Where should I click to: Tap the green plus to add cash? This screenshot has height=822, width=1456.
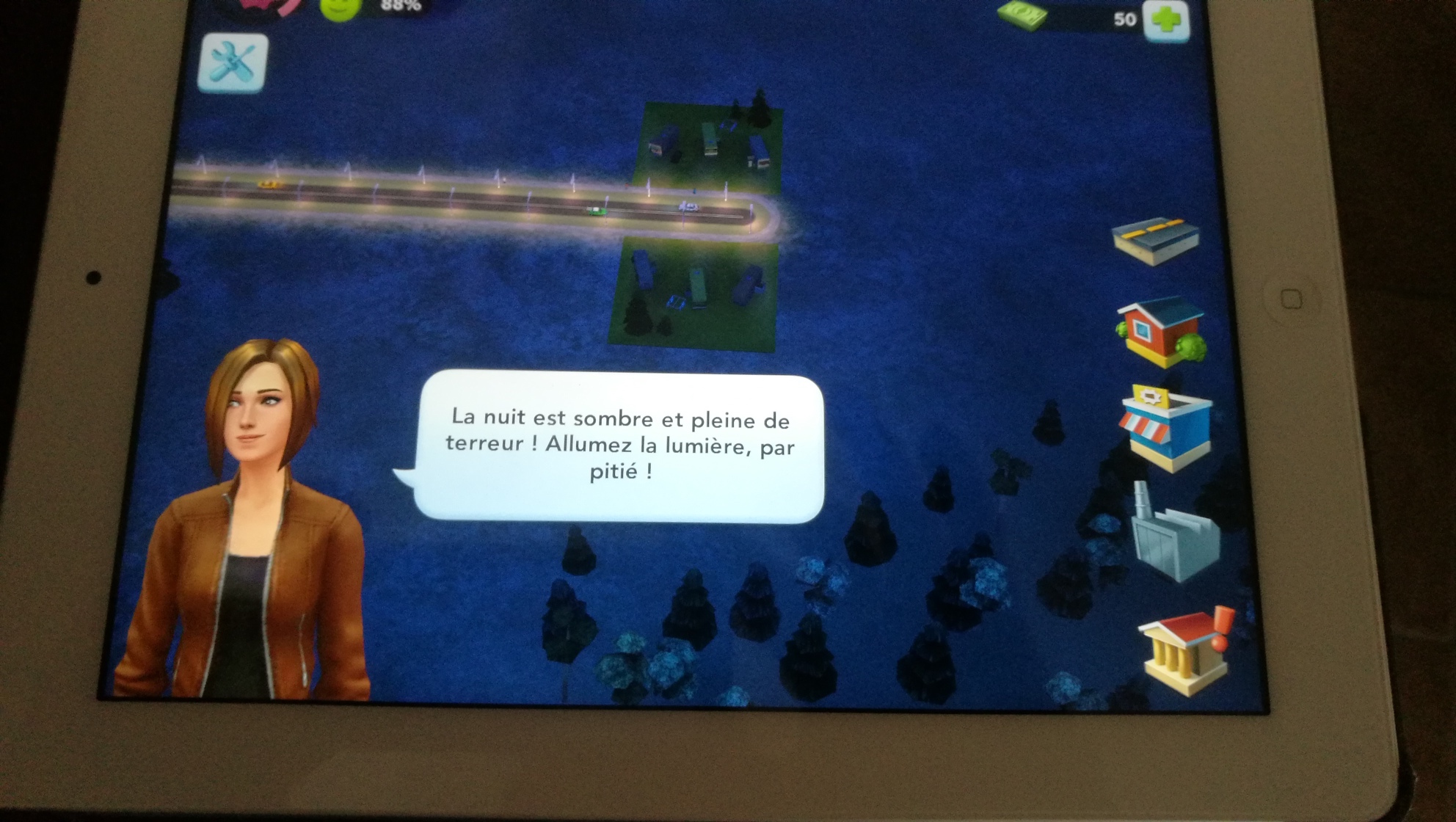tap(1167, 20)
